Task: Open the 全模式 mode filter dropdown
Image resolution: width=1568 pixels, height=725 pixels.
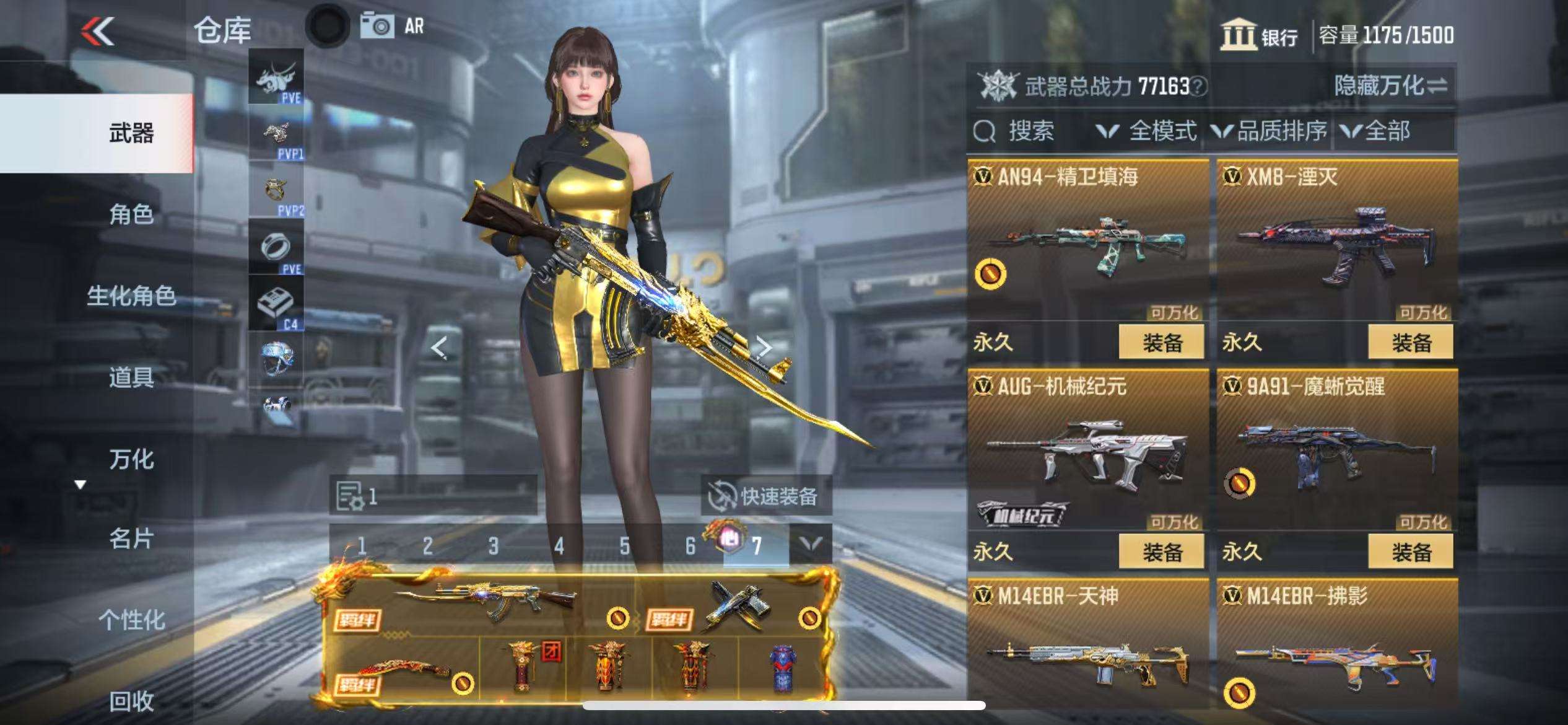Action: tap(1147, 131)
